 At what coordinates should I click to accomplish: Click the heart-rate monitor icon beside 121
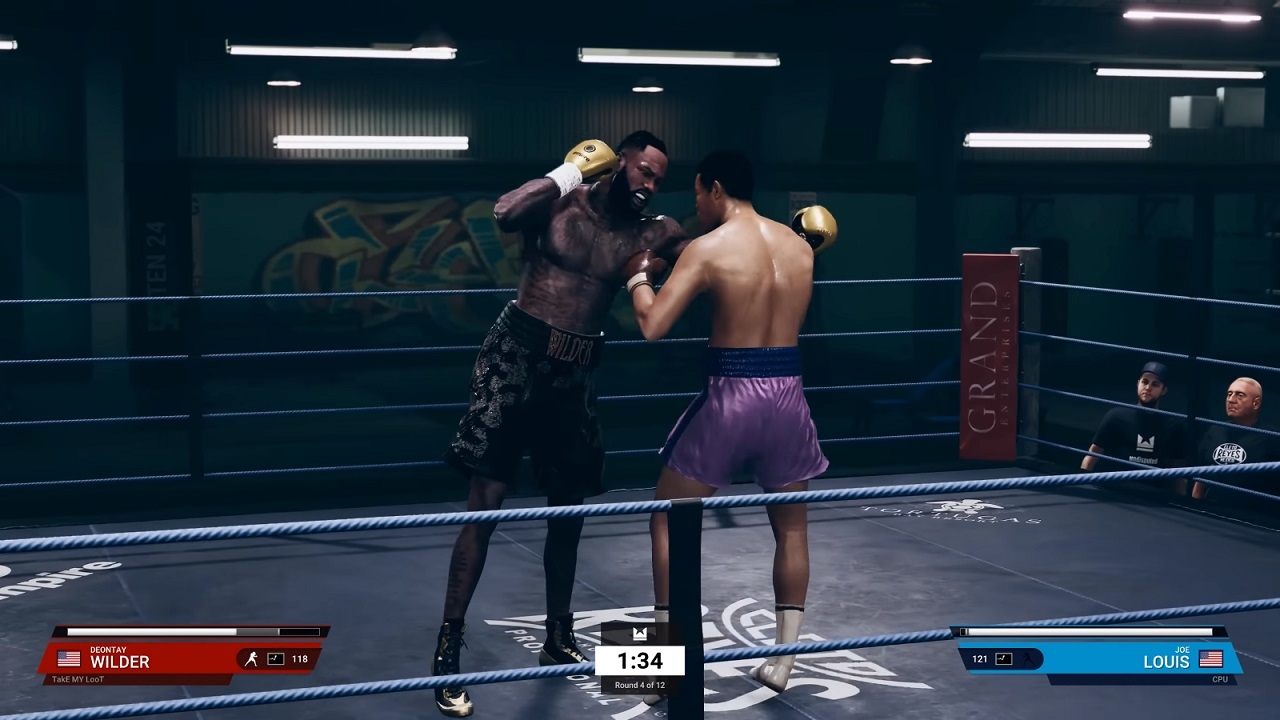tap(1003, 659)
